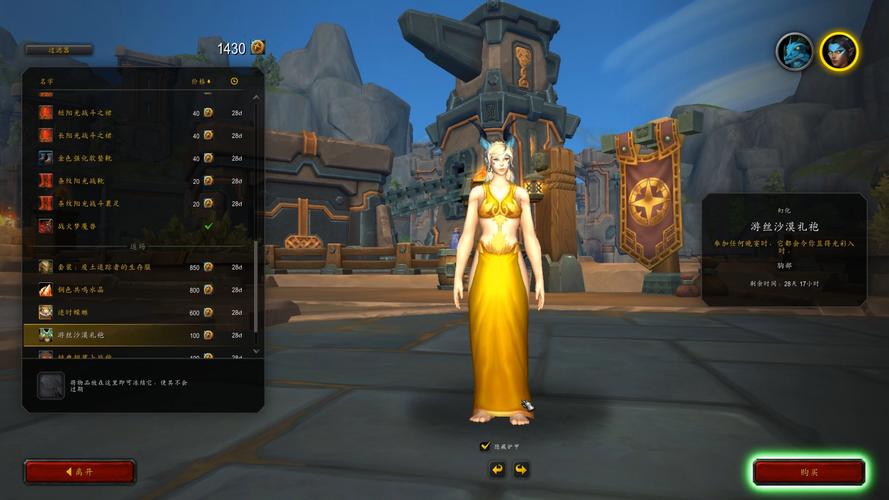Click the freeze item slot below the list
889x500 pixels.
[50, 386]
